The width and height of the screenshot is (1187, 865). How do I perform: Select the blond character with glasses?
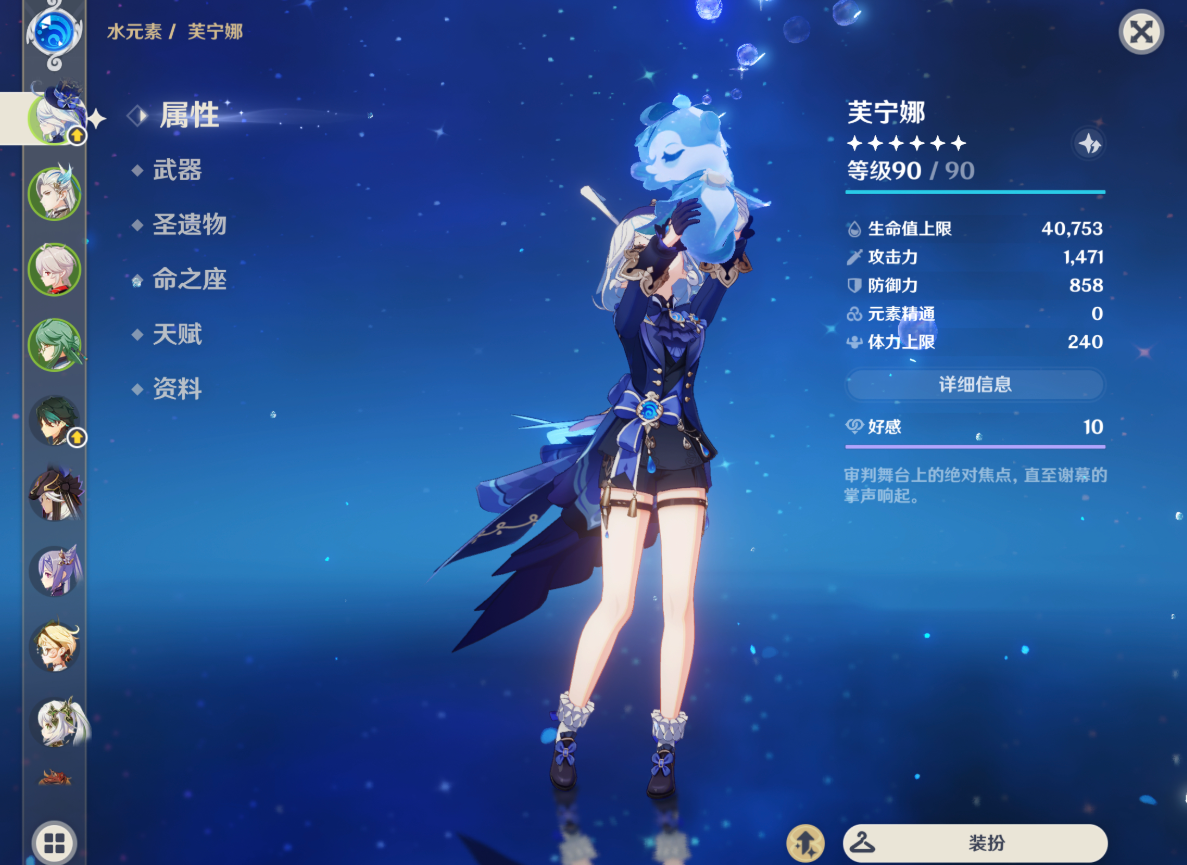[x=53, y=646]
